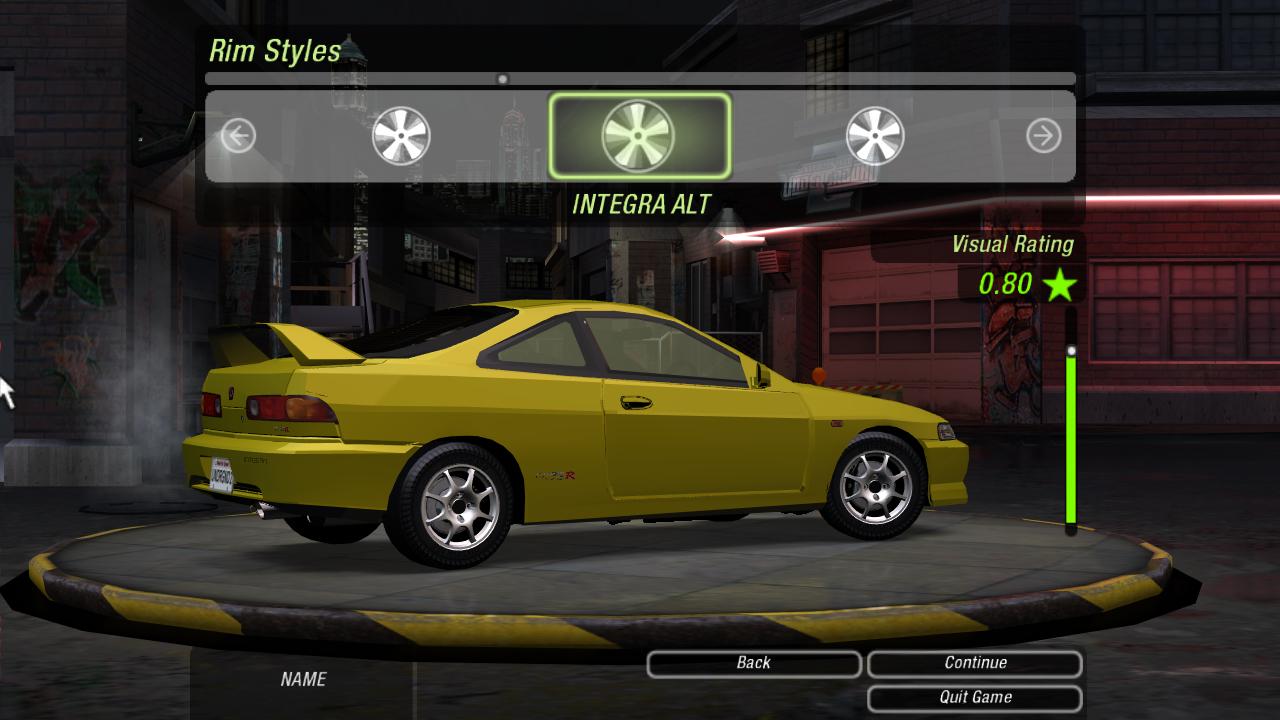1280x720 pixels.
Task: Quit Game via the bottom button
Action: click(975, 697)
